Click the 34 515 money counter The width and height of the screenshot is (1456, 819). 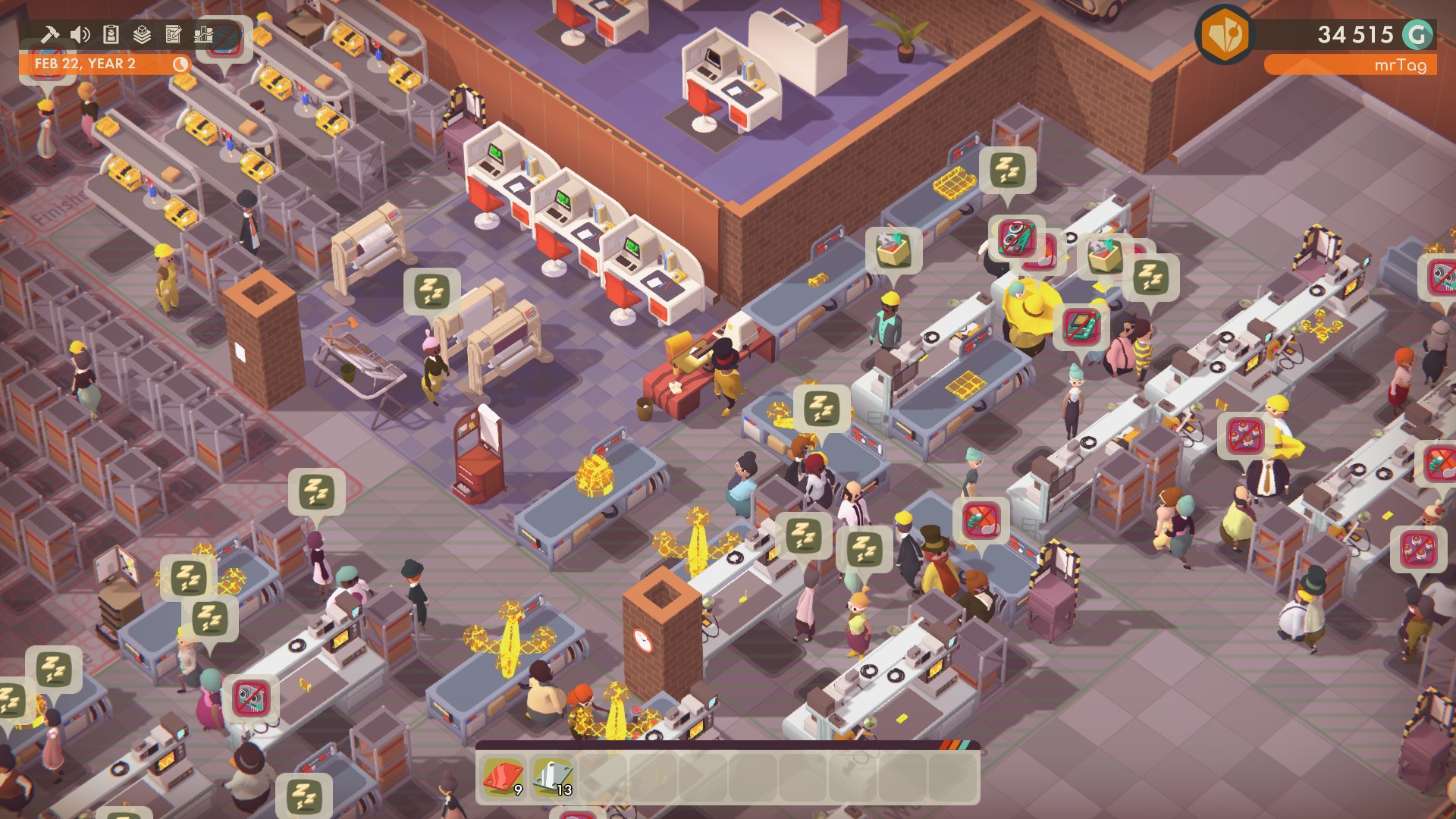1355,33
